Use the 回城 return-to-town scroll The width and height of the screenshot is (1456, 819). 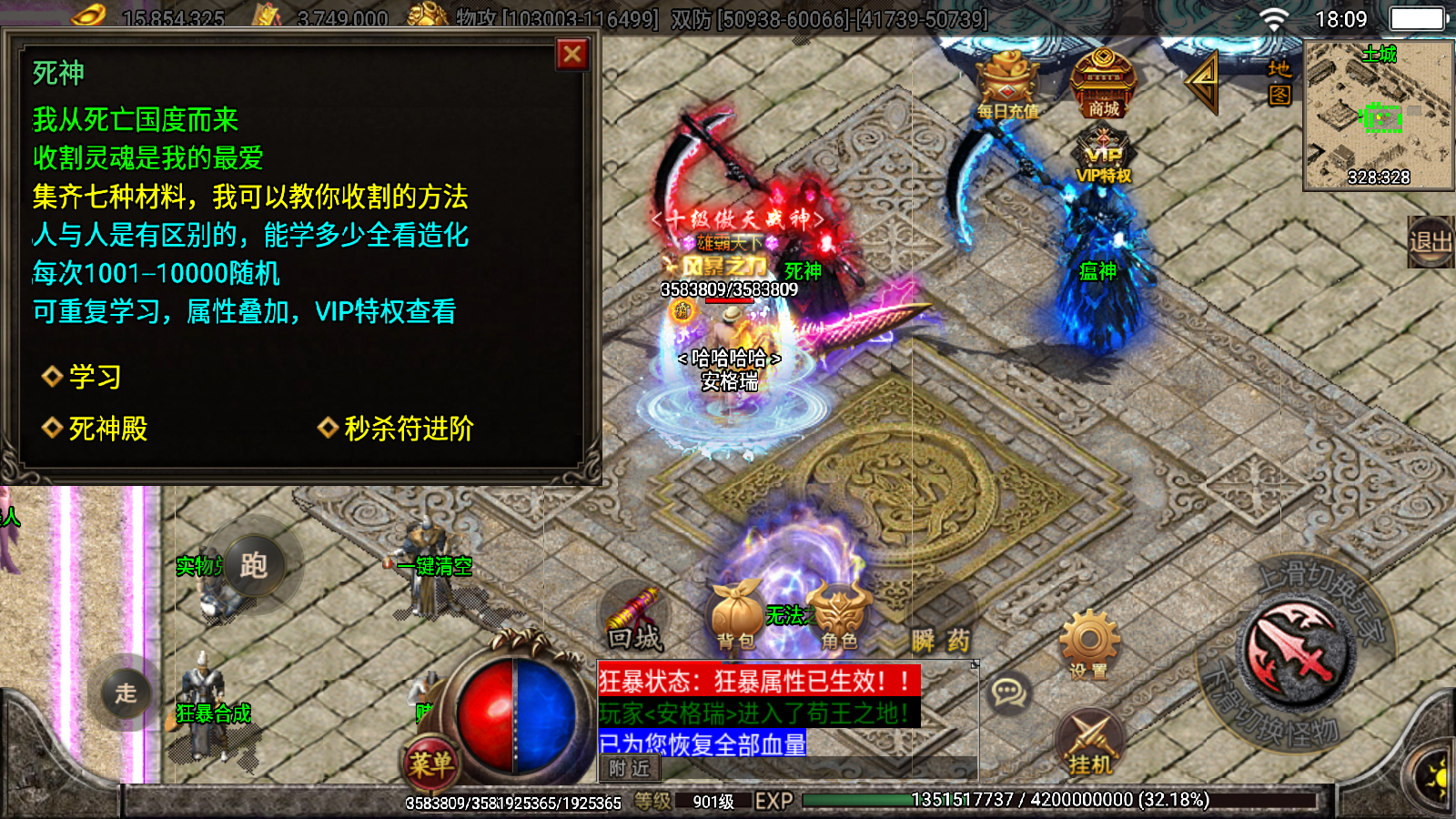pos(634,619)
